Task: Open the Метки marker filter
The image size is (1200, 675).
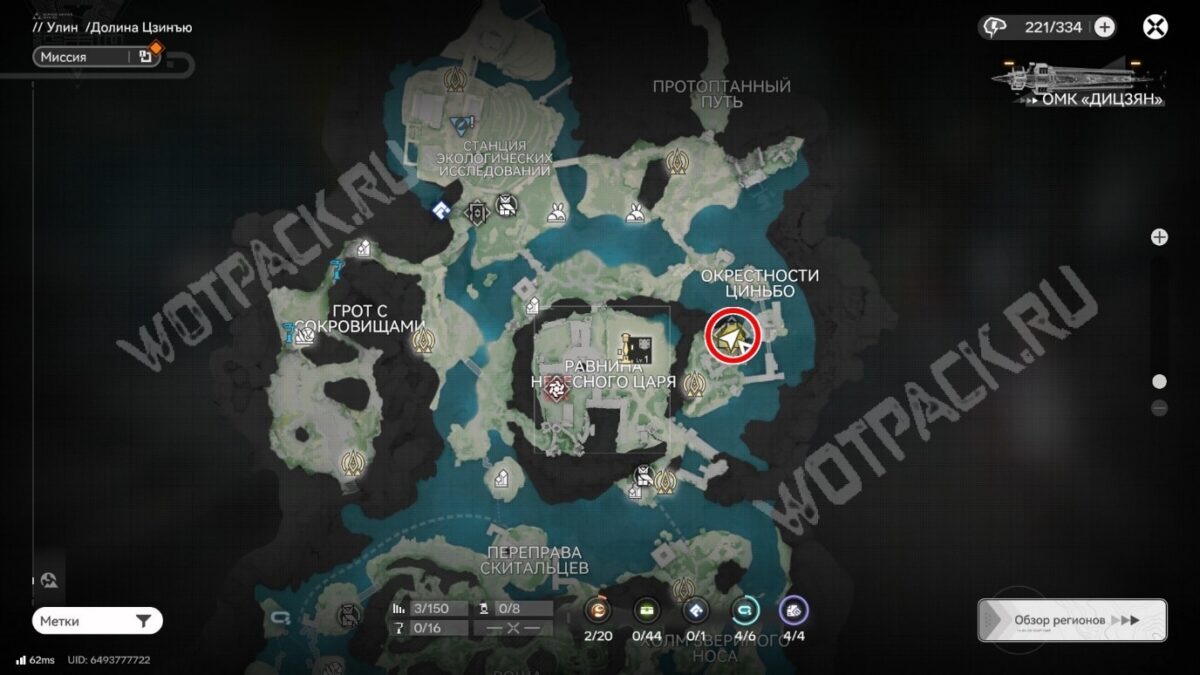Action: pyautogui.click(x=97, y=621)
